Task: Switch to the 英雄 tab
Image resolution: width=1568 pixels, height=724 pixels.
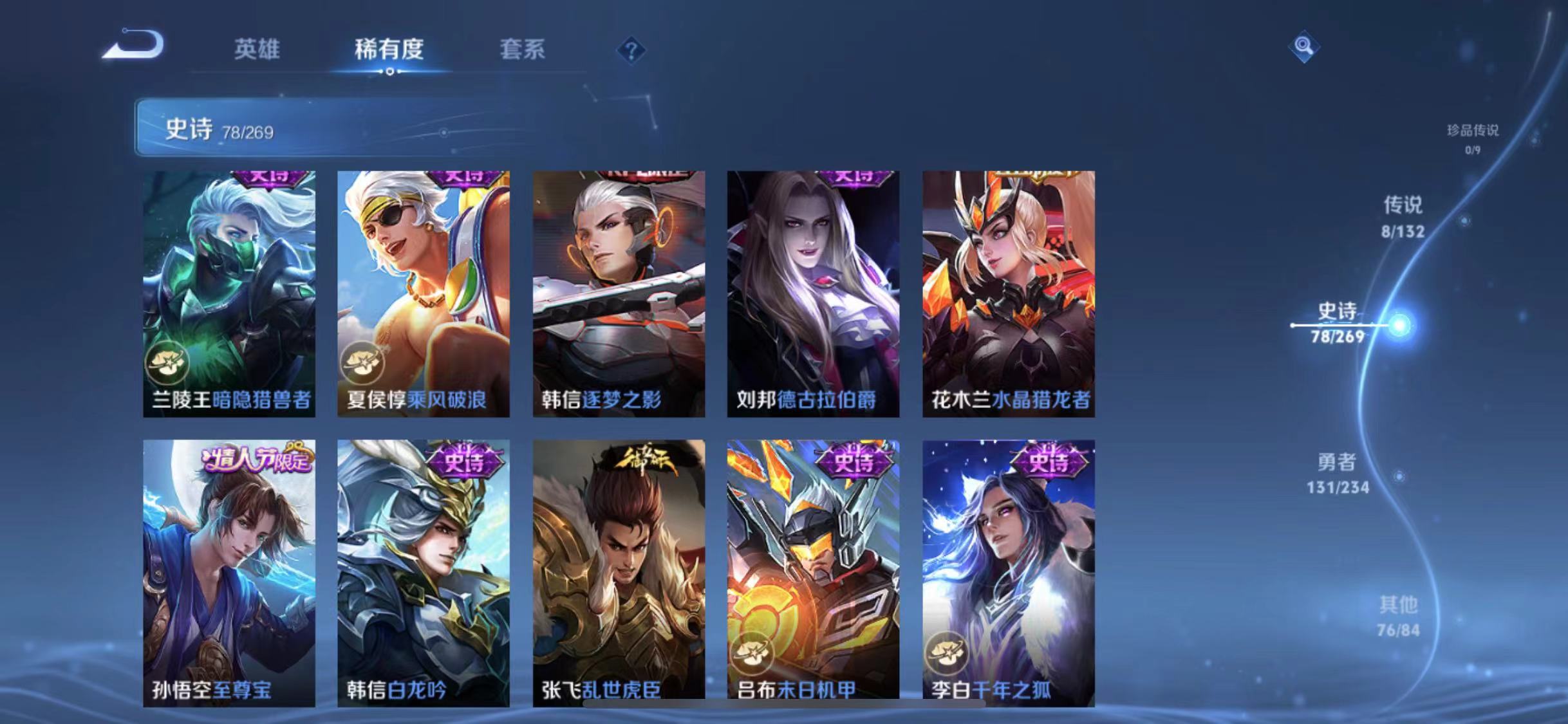Action: pos(257,50)
